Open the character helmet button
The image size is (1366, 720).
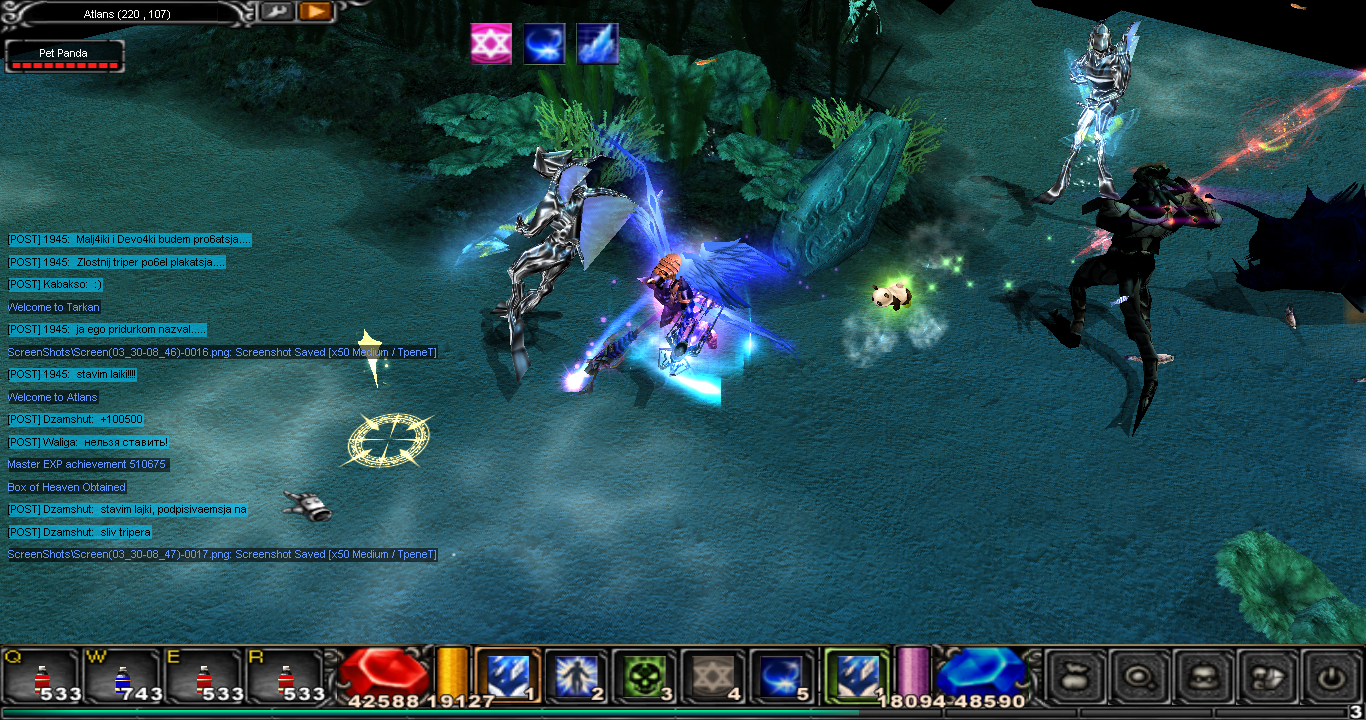(1203, 677)
